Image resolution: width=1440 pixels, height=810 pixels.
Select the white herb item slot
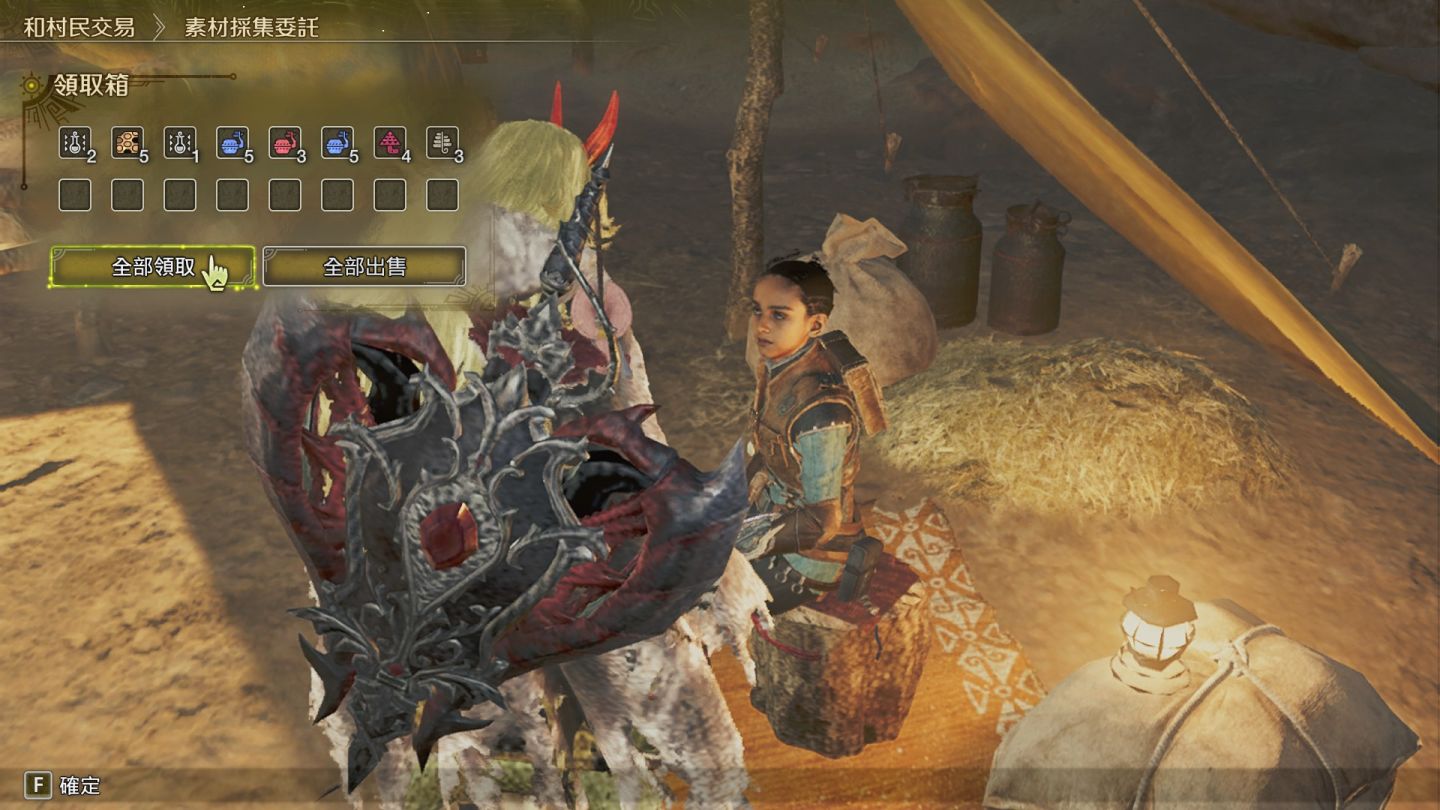coord(442,143)
